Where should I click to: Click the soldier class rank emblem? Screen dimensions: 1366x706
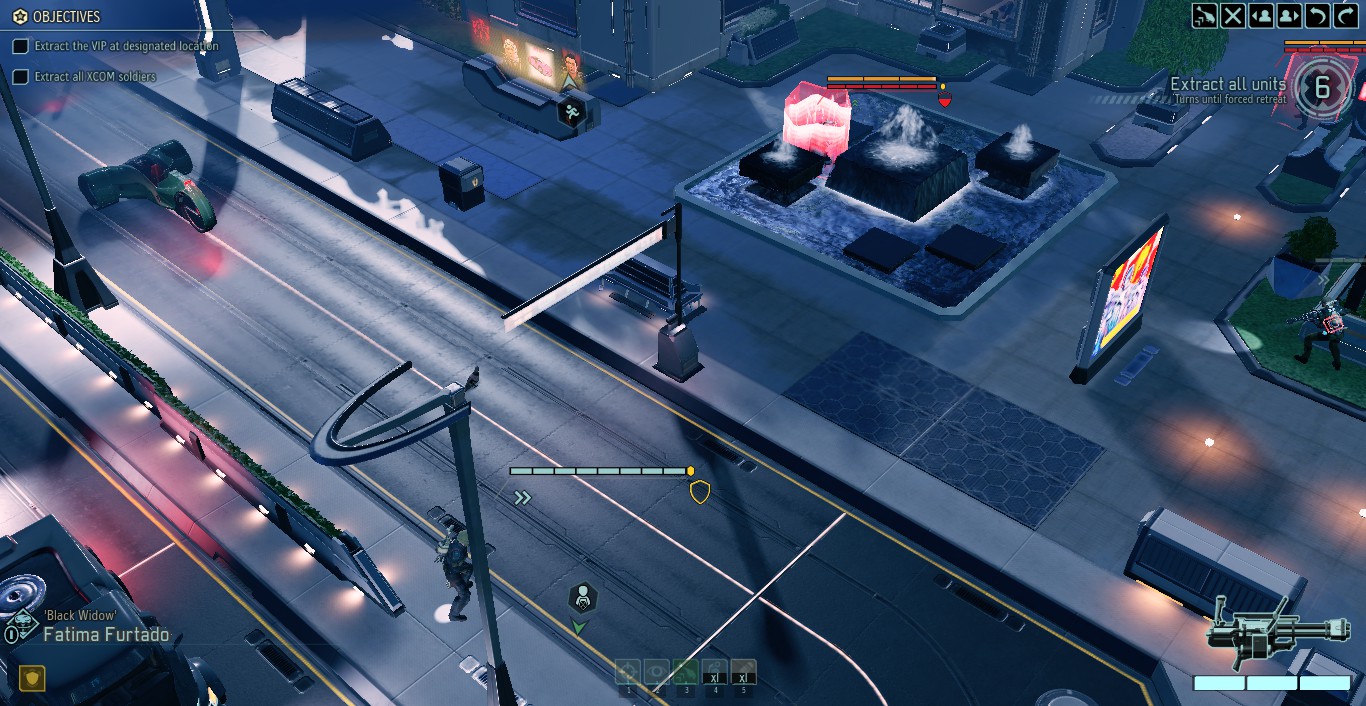click(22, 622)
